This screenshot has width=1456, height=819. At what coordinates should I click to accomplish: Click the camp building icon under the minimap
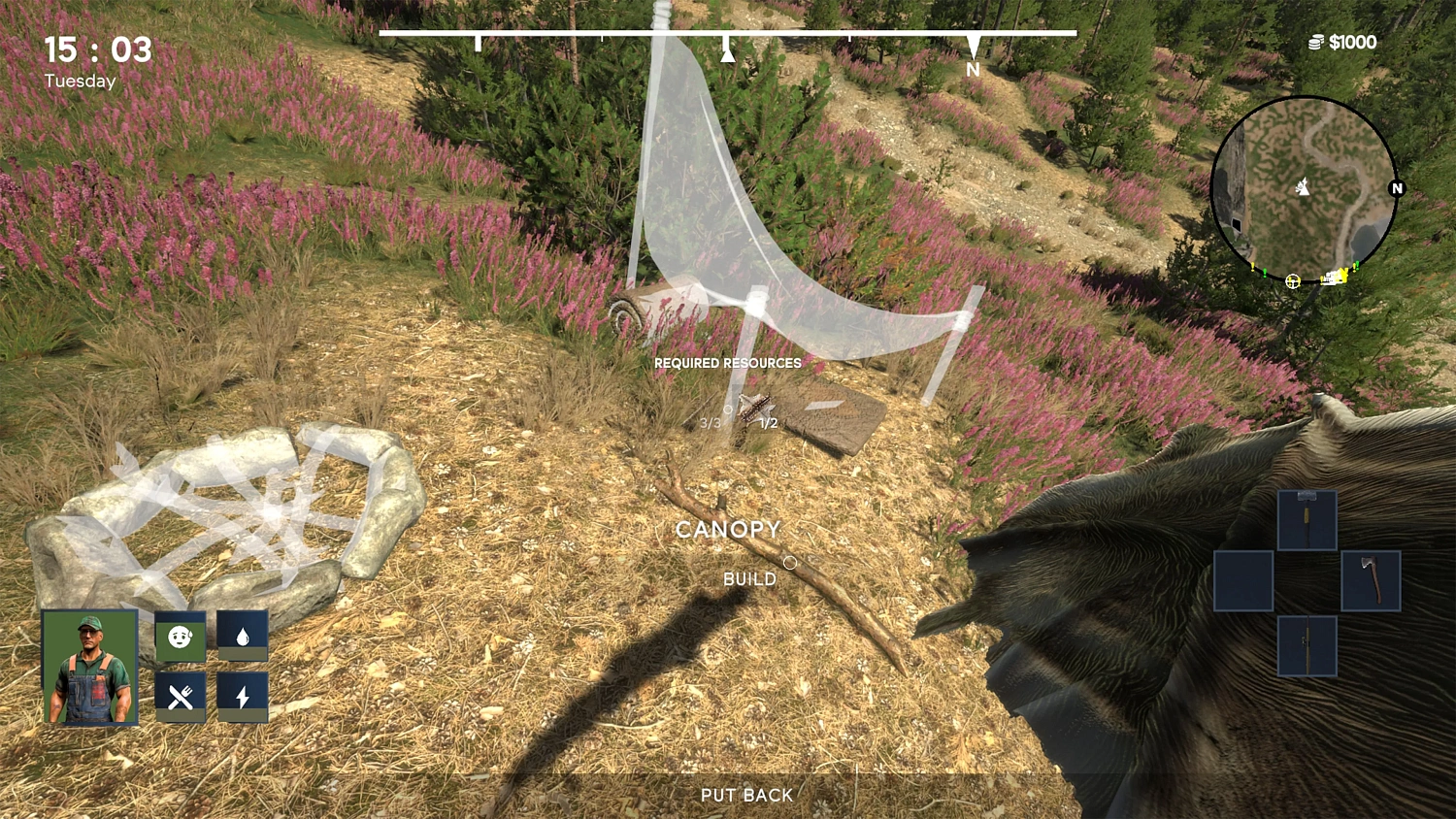point(1336,278)
